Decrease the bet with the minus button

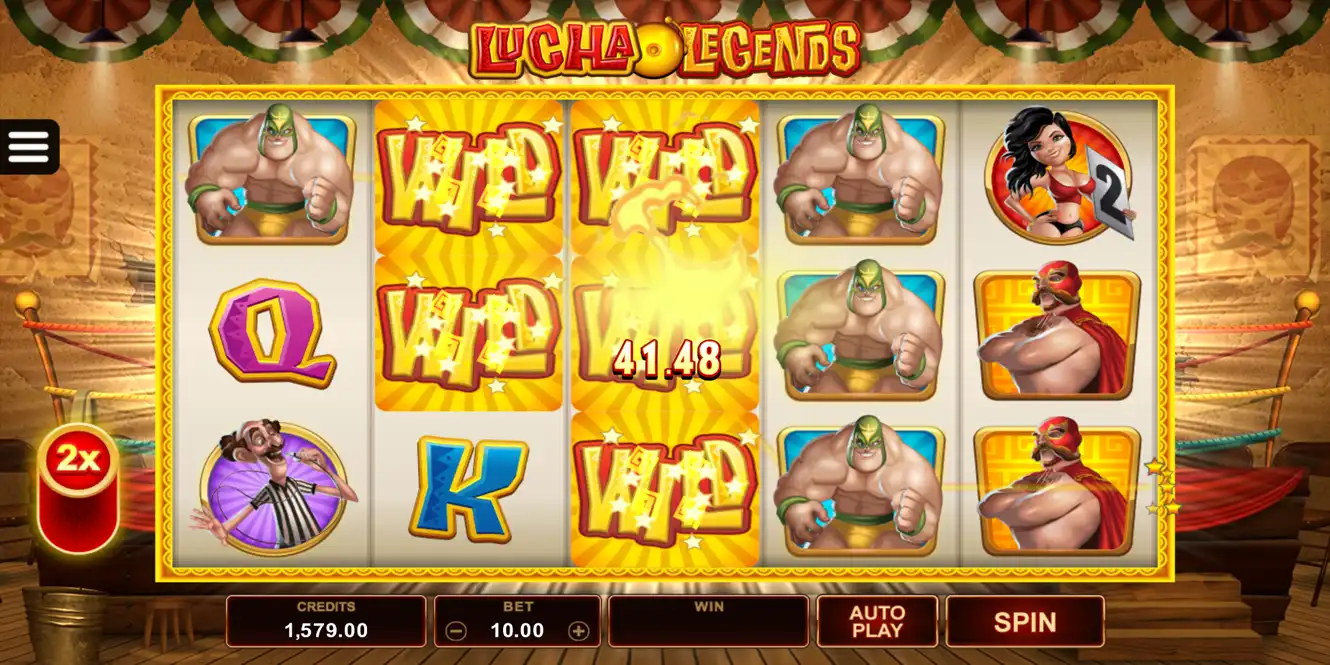pos(456,631)
